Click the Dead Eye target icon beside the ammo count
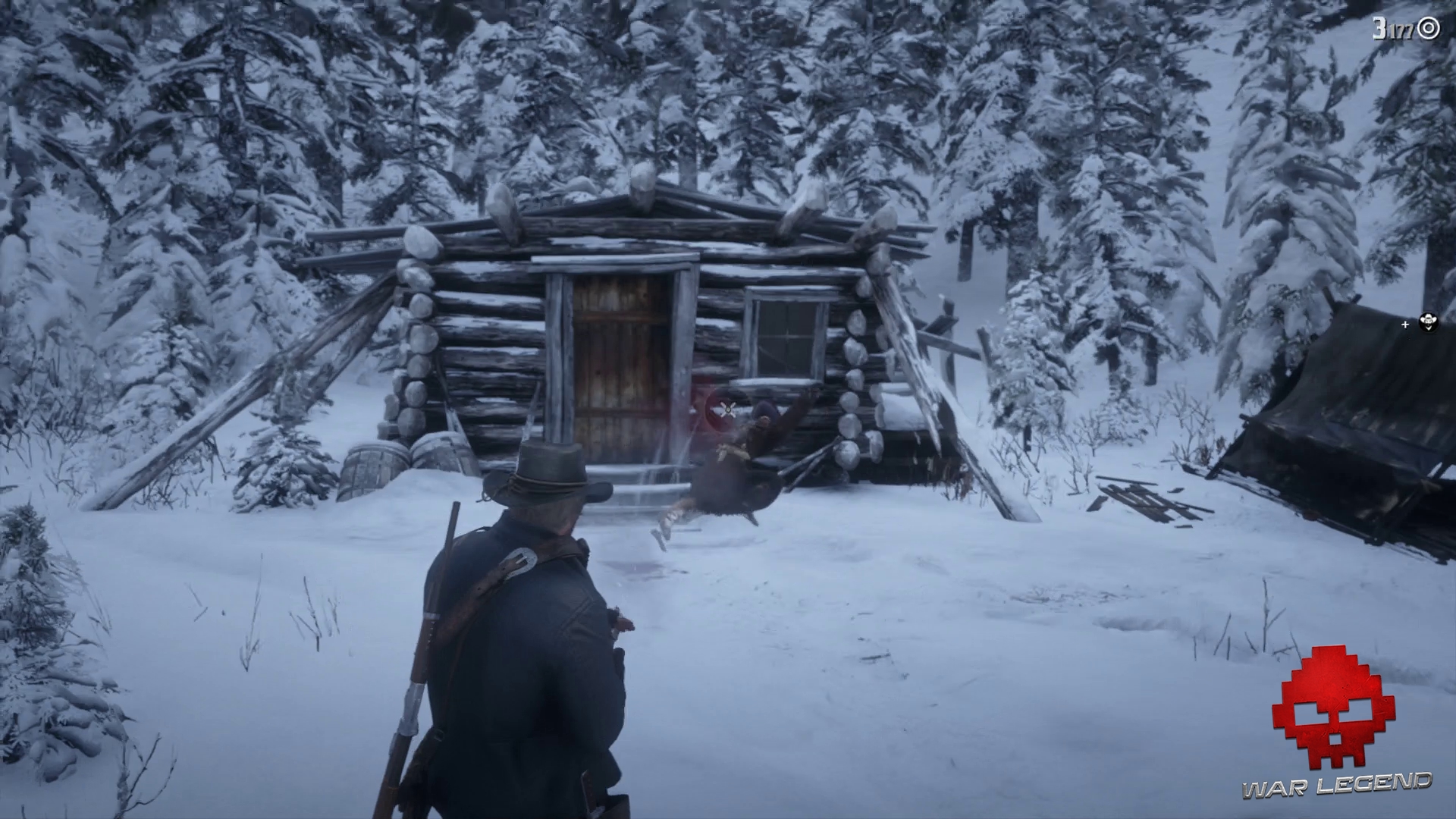 (x=1428, y=28)
